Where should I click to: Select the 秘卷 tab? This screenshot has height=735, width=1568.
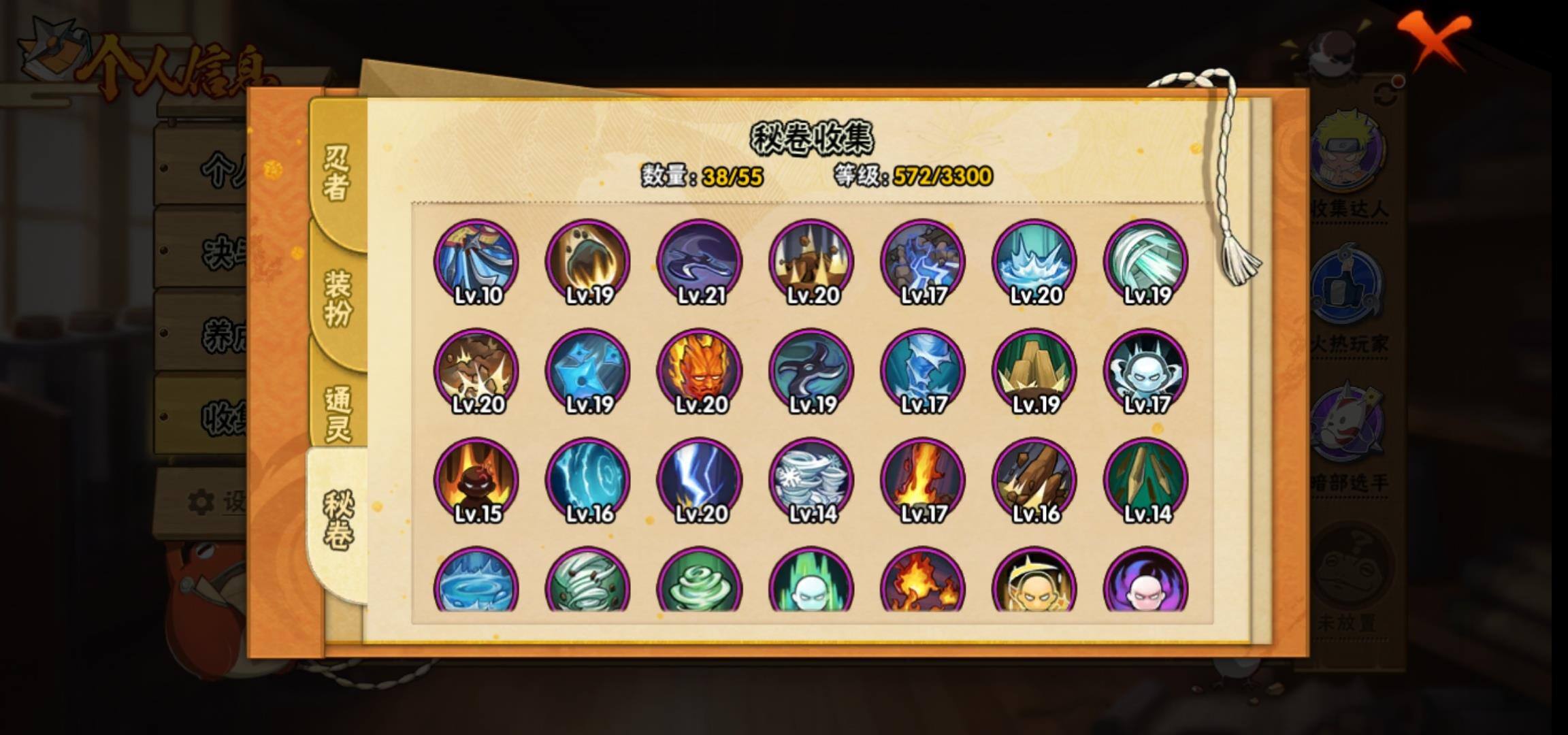tap(338, 521)
